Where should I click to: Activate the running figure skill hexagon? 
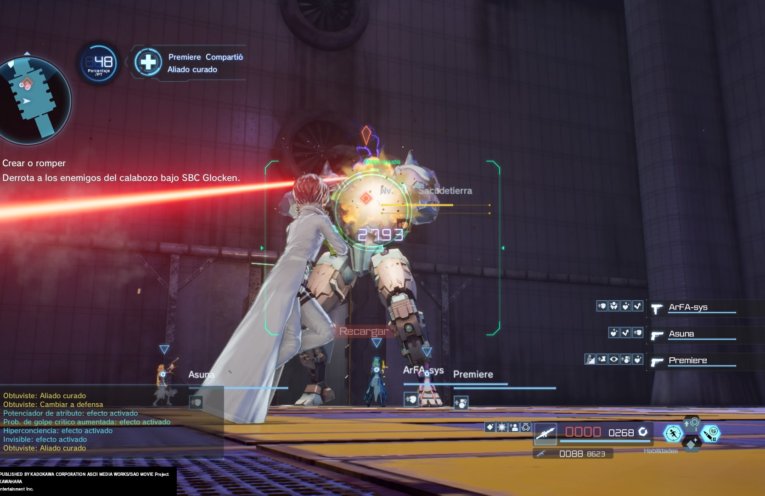tap(674, 433)
